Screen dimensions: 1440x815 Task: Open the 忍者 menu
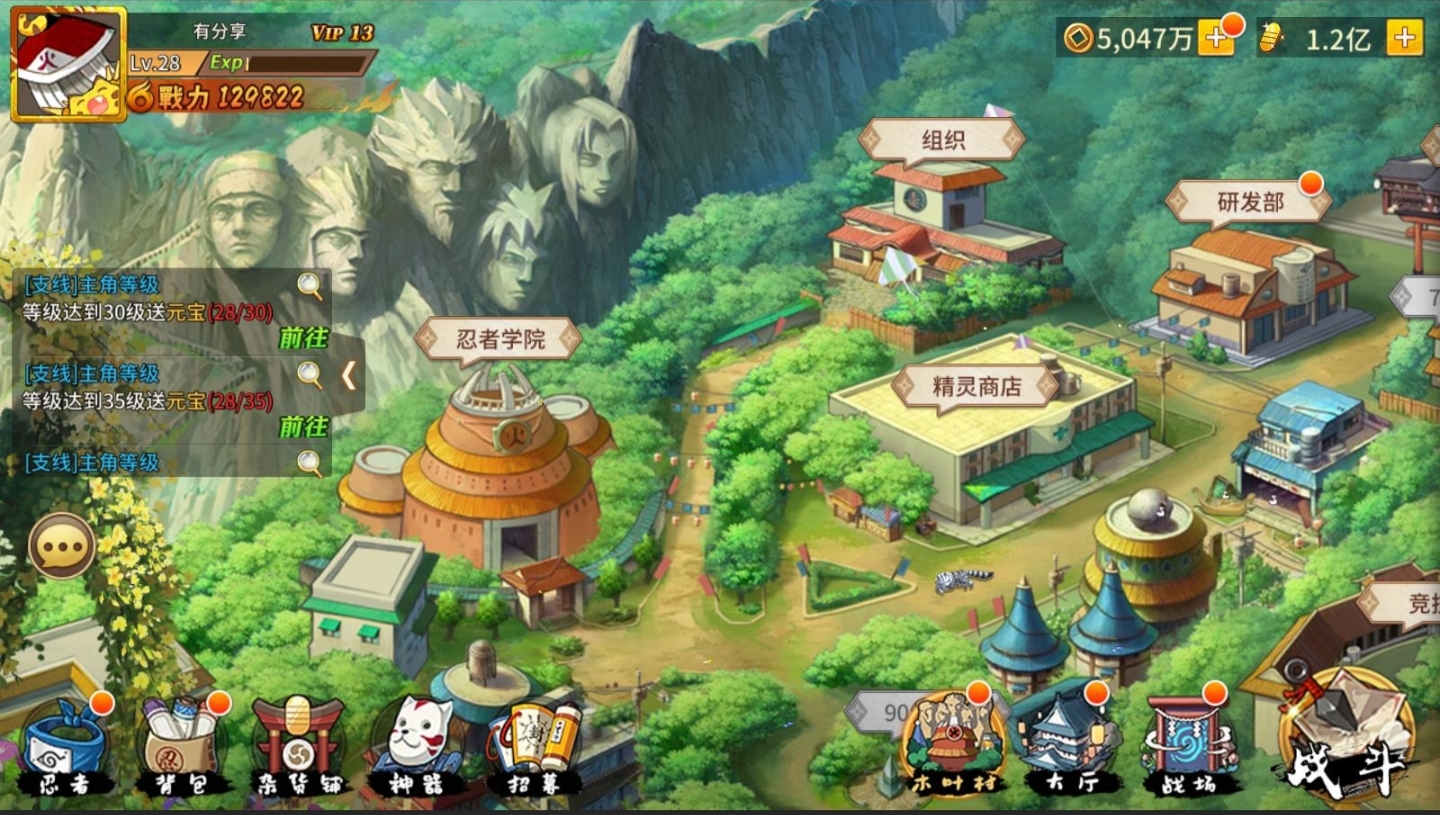pyautogui.click(x=66, y=750)
